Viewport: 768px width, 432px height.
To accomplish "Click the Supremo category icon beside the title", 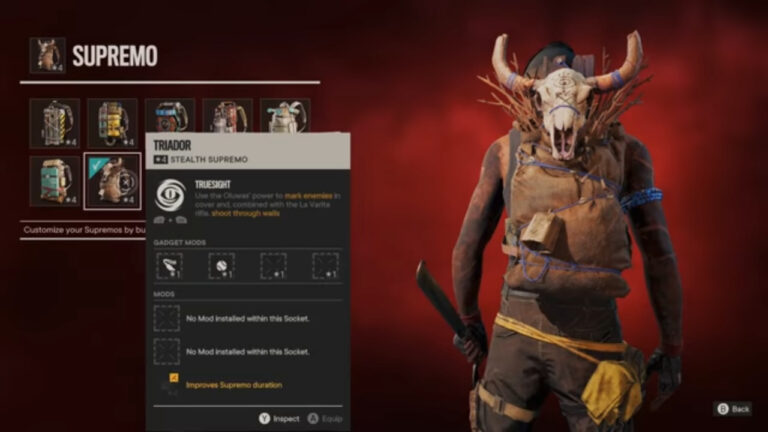I will tap(47, 55).
